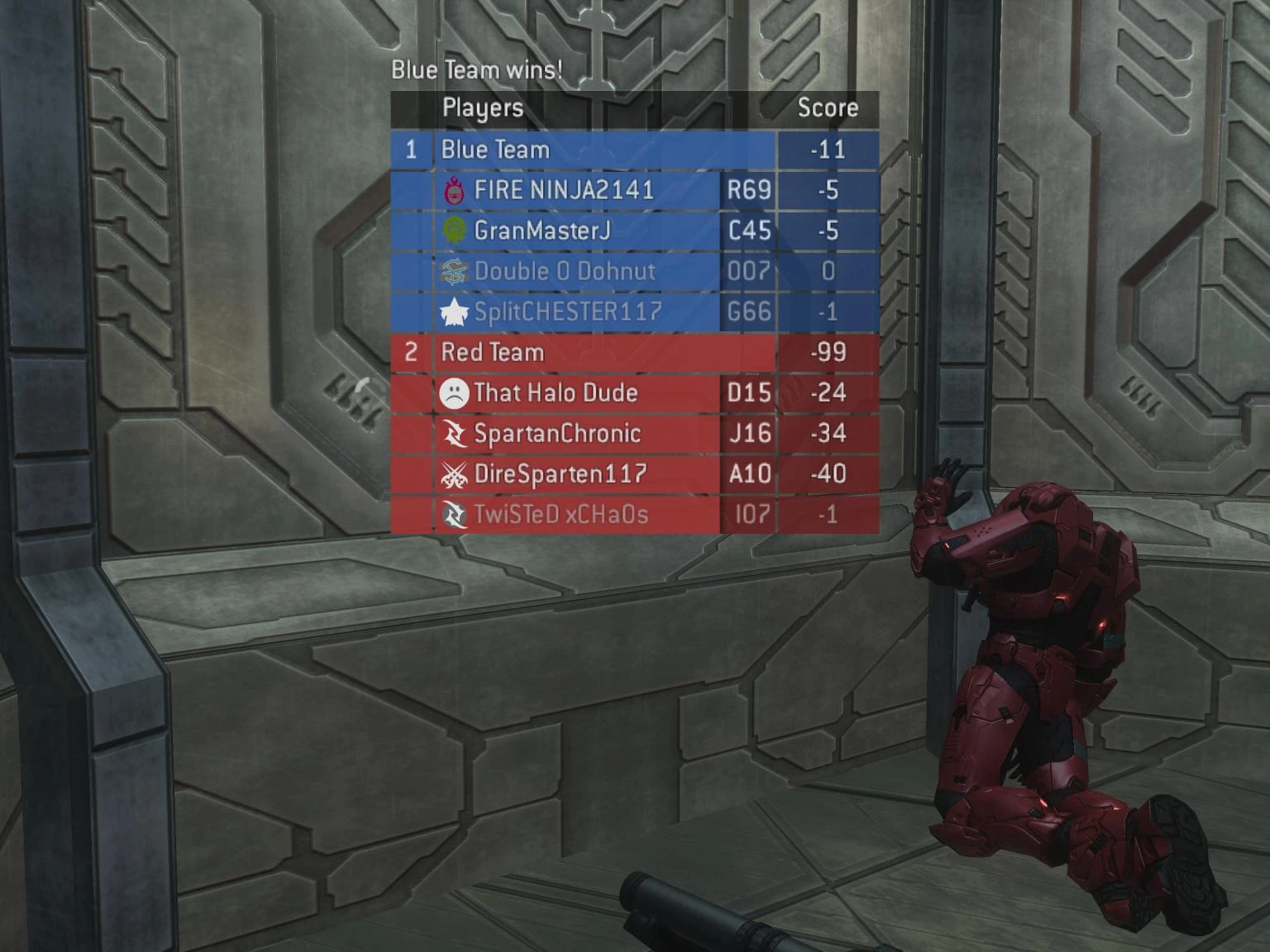Click the Players column header

483,108
